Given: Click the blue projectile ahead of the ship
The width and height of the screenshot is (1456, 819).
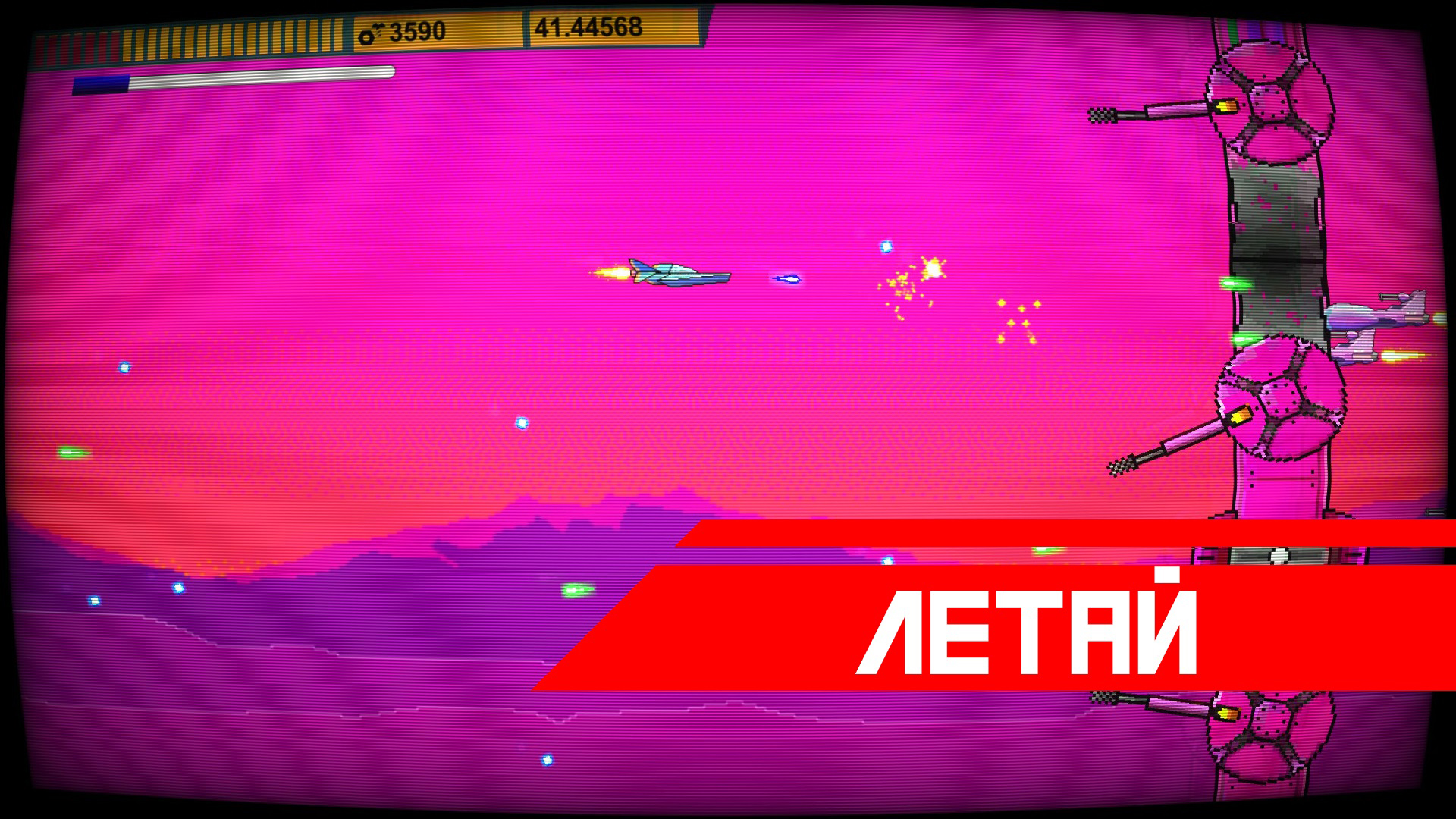Looking at the screenshot, I should [786, 279].
